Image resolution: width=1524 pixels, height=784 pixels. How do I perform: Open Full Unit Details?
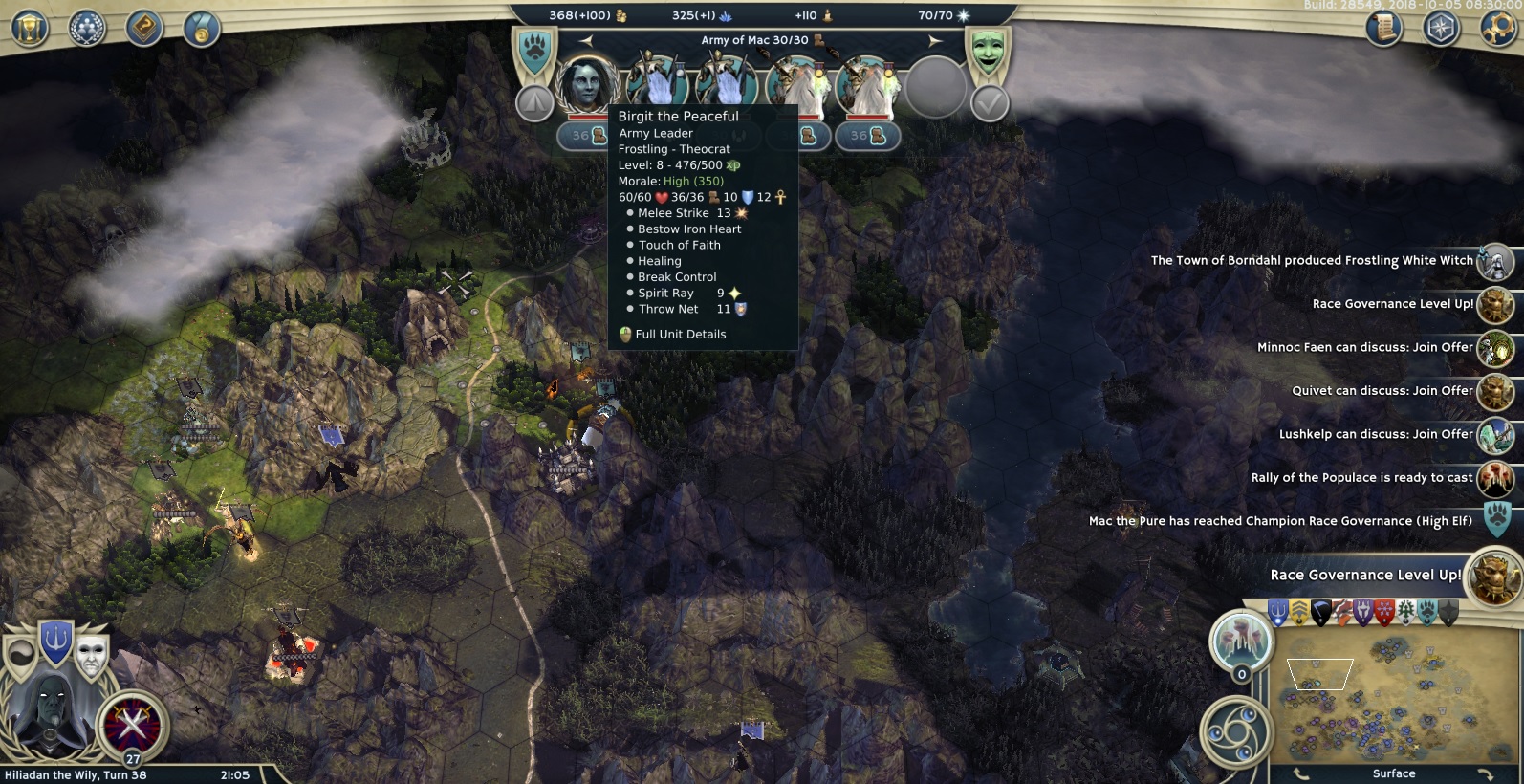click(x=680, y=334)
